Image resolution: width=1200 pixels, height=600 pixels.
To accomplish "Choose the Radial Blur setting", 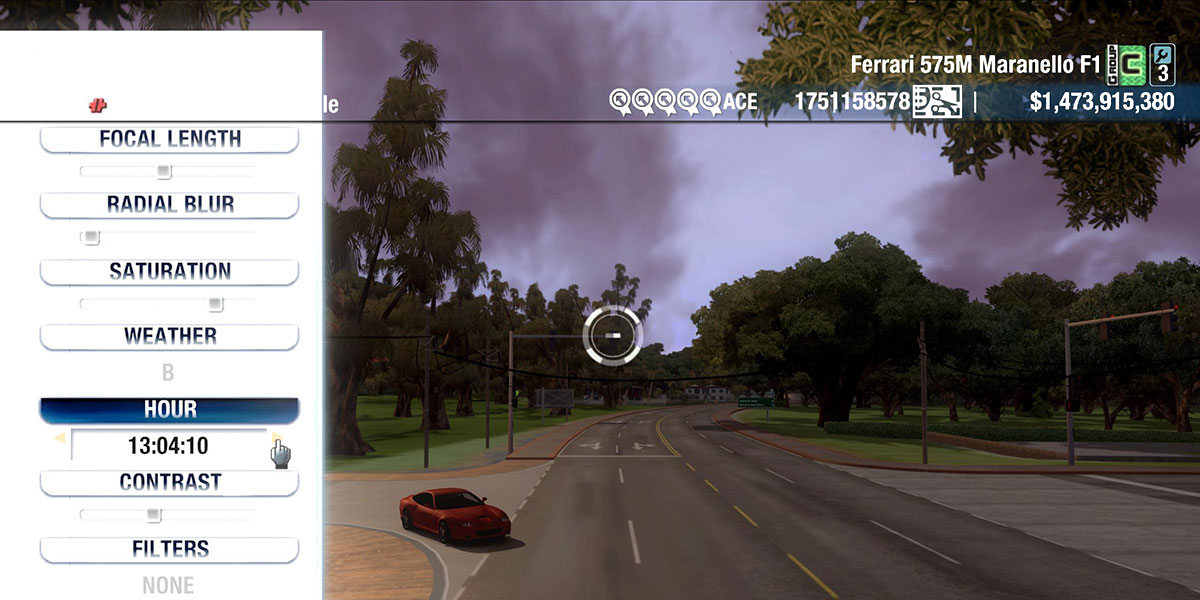I will pos(169,205).
